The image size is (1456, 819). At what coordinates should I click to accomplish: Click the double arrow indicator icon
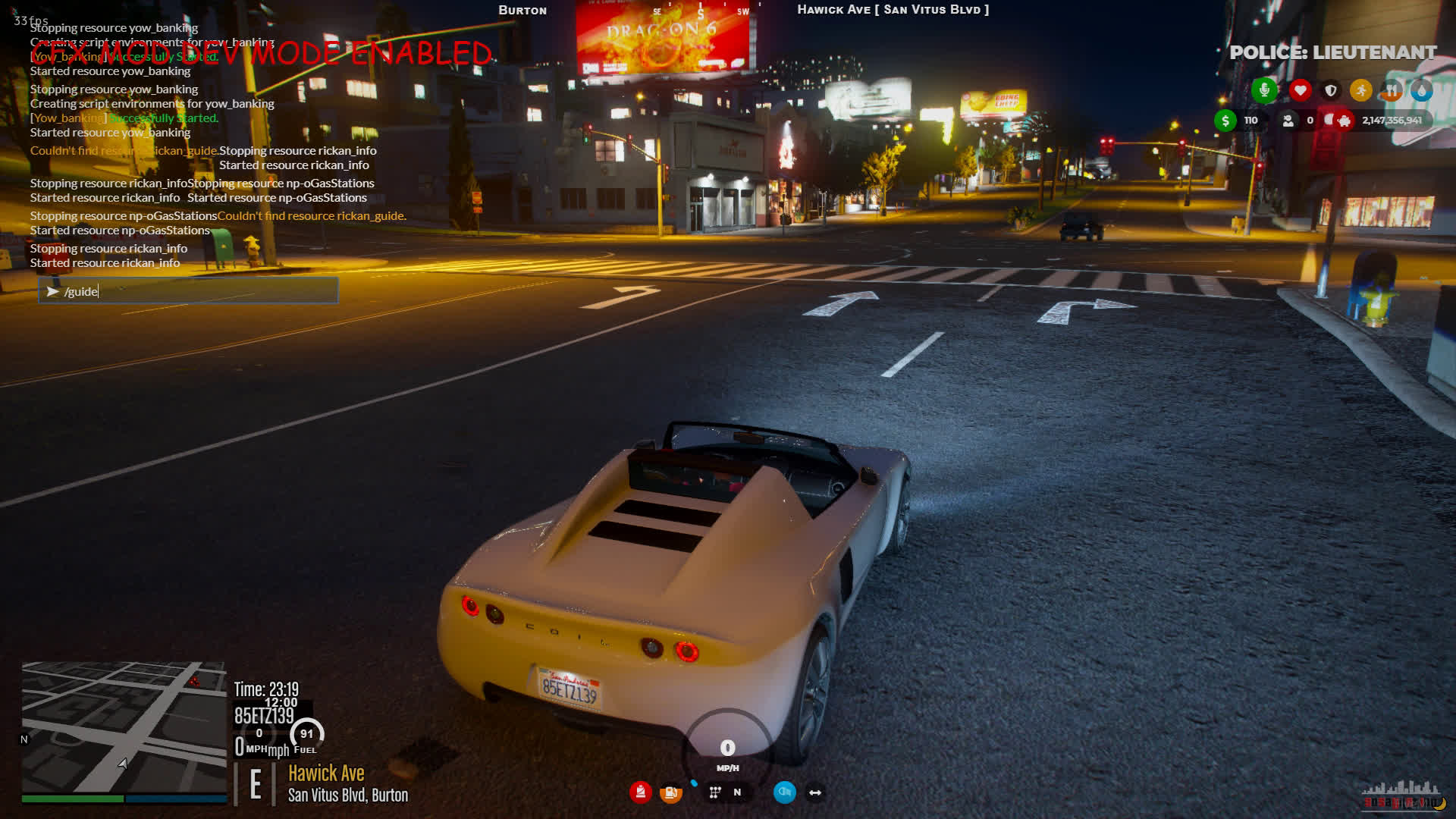(815, 792)
